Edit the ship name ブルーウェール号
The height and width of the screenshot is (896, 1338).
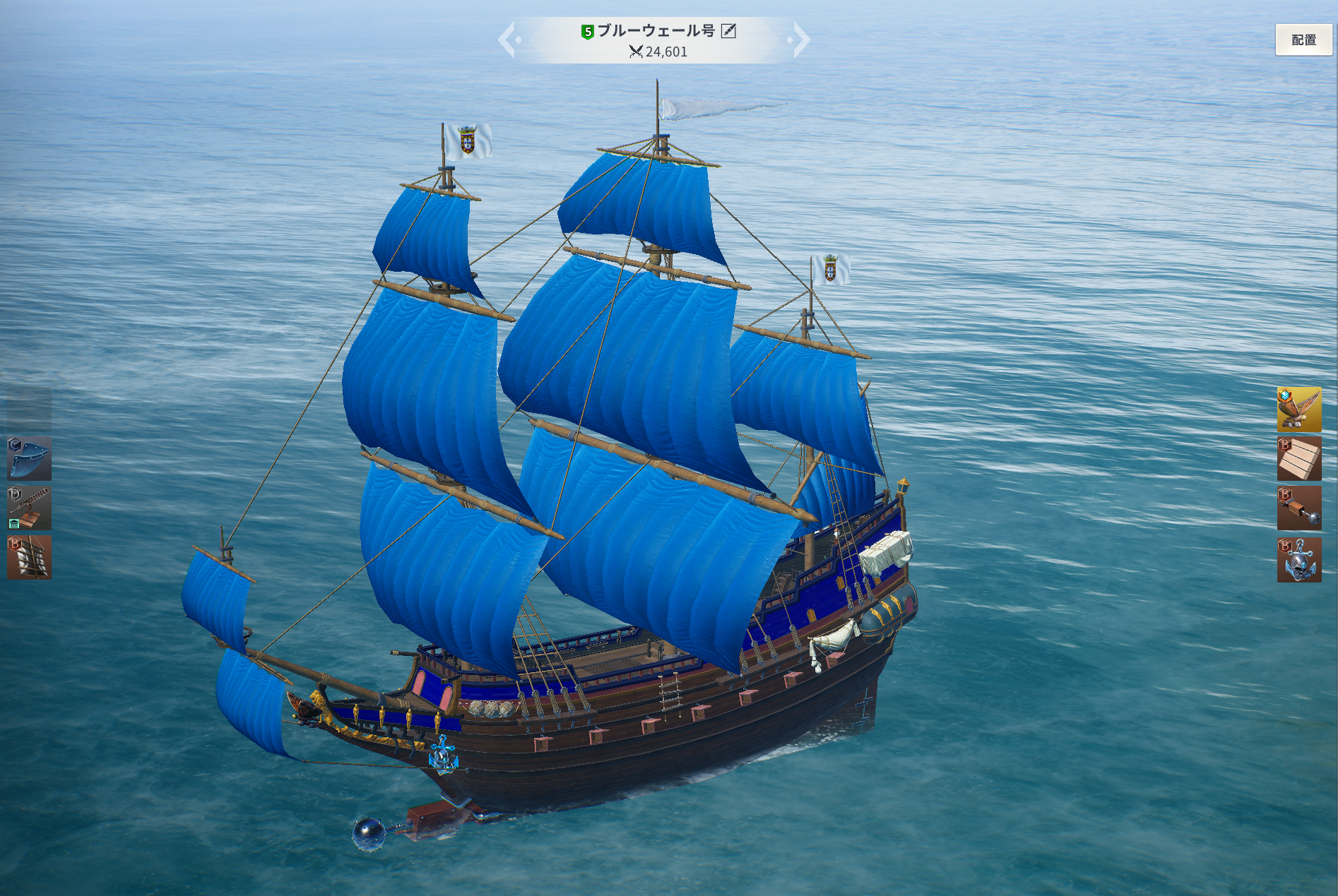tap(728, 31)
